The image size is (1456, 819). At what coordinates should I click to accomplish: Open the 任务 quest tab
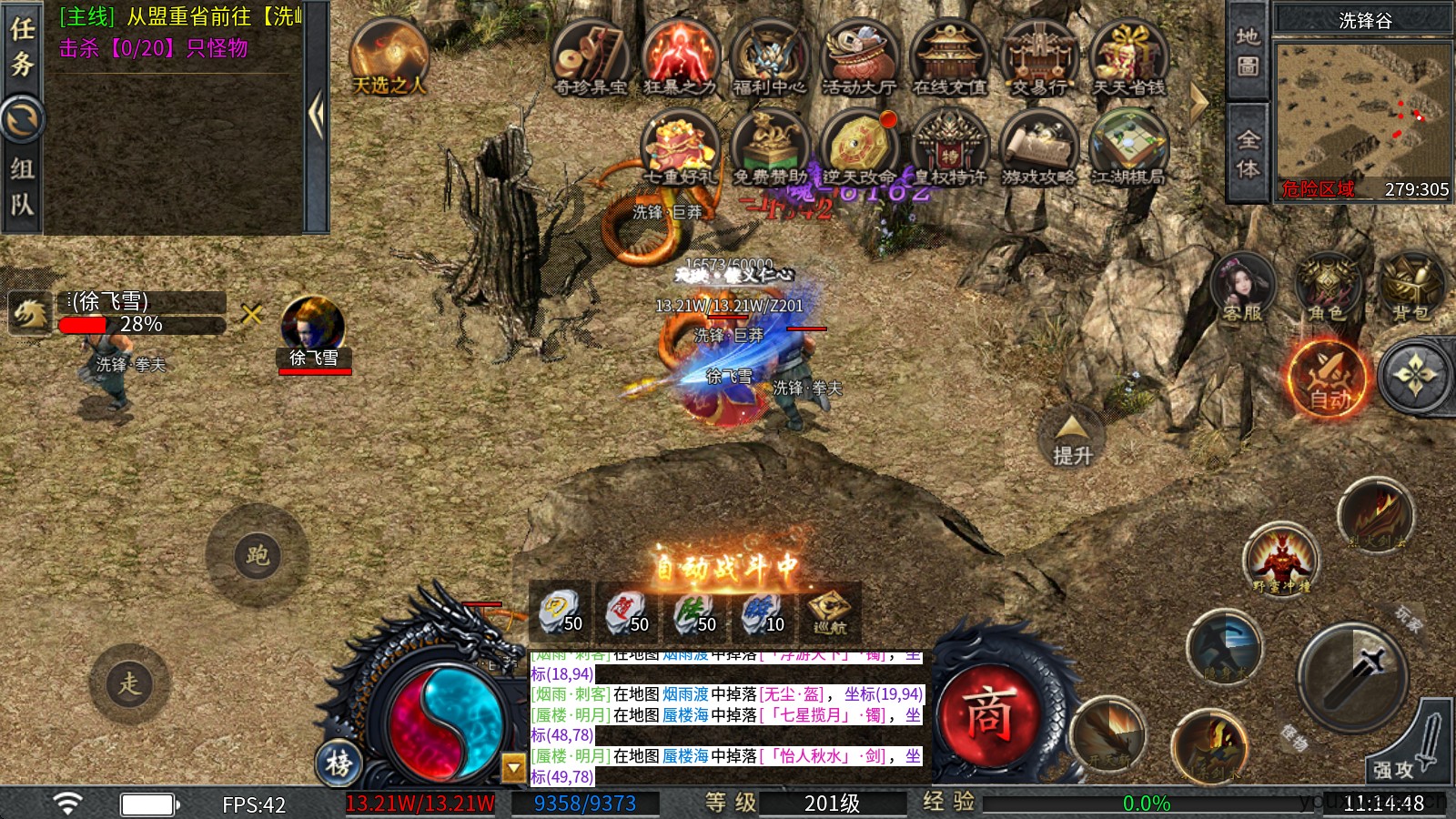[x=22, y=45]
